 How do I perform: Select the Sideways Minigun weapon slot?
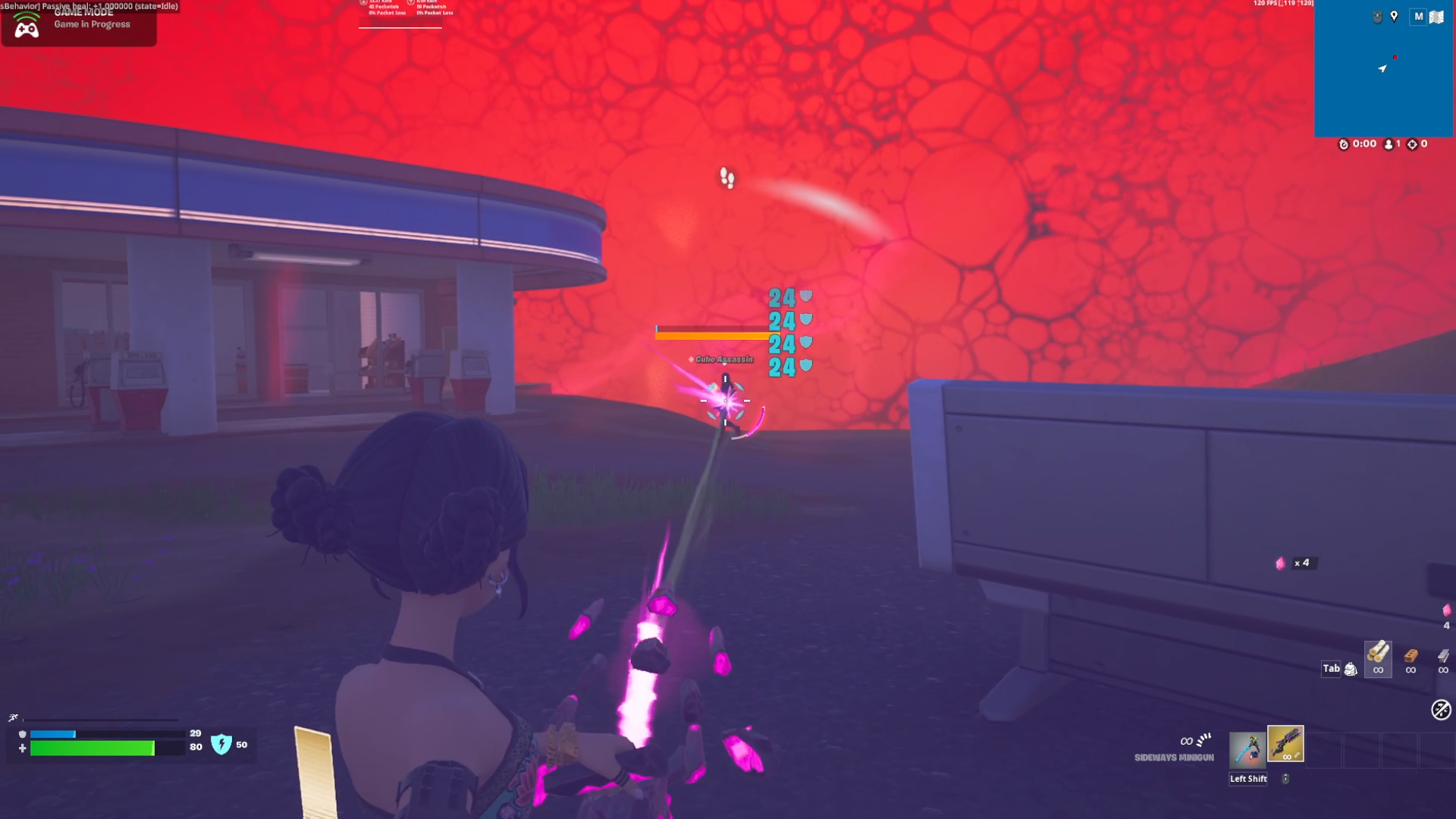(x=1285, y=744)
